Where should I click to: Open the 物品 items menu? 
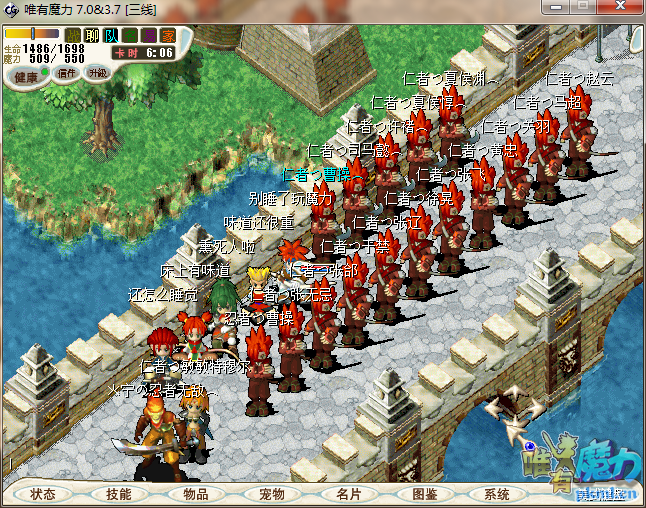click(195, 494)
